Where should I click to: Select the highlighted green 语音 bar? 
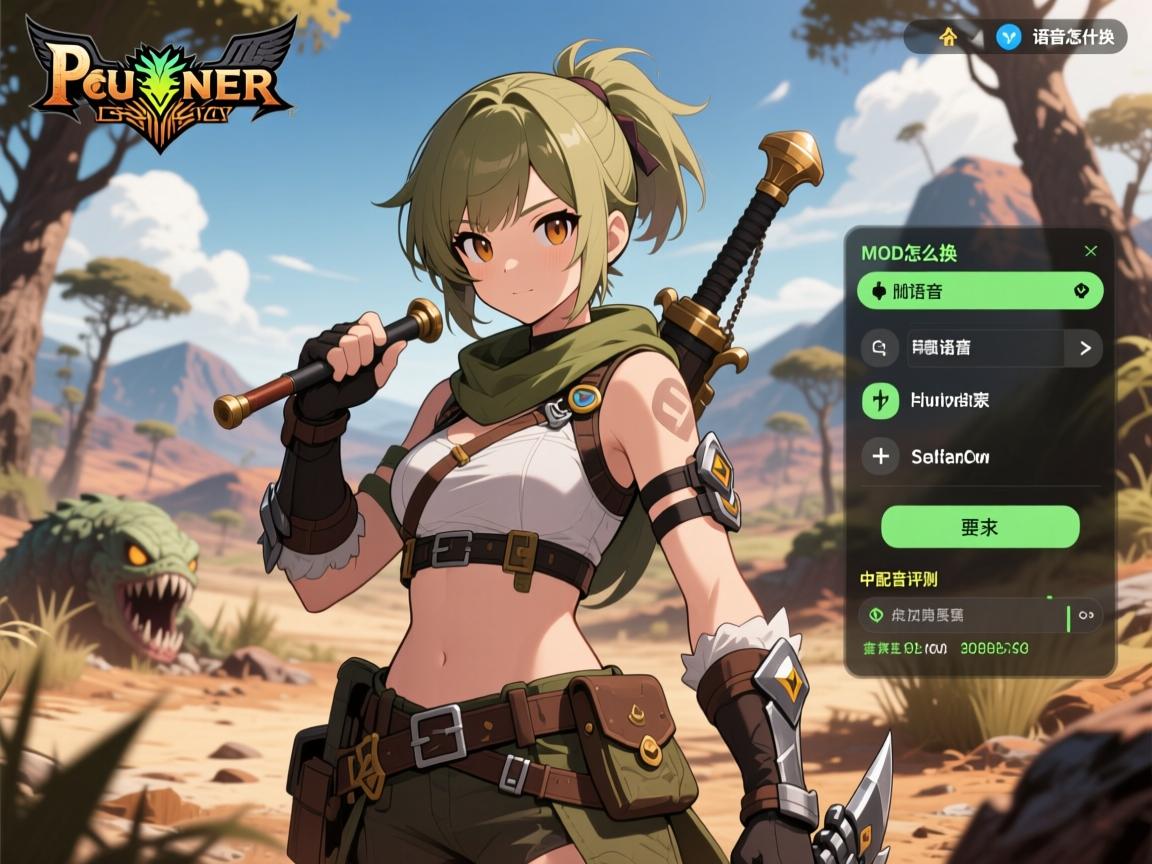click(980, 291)
